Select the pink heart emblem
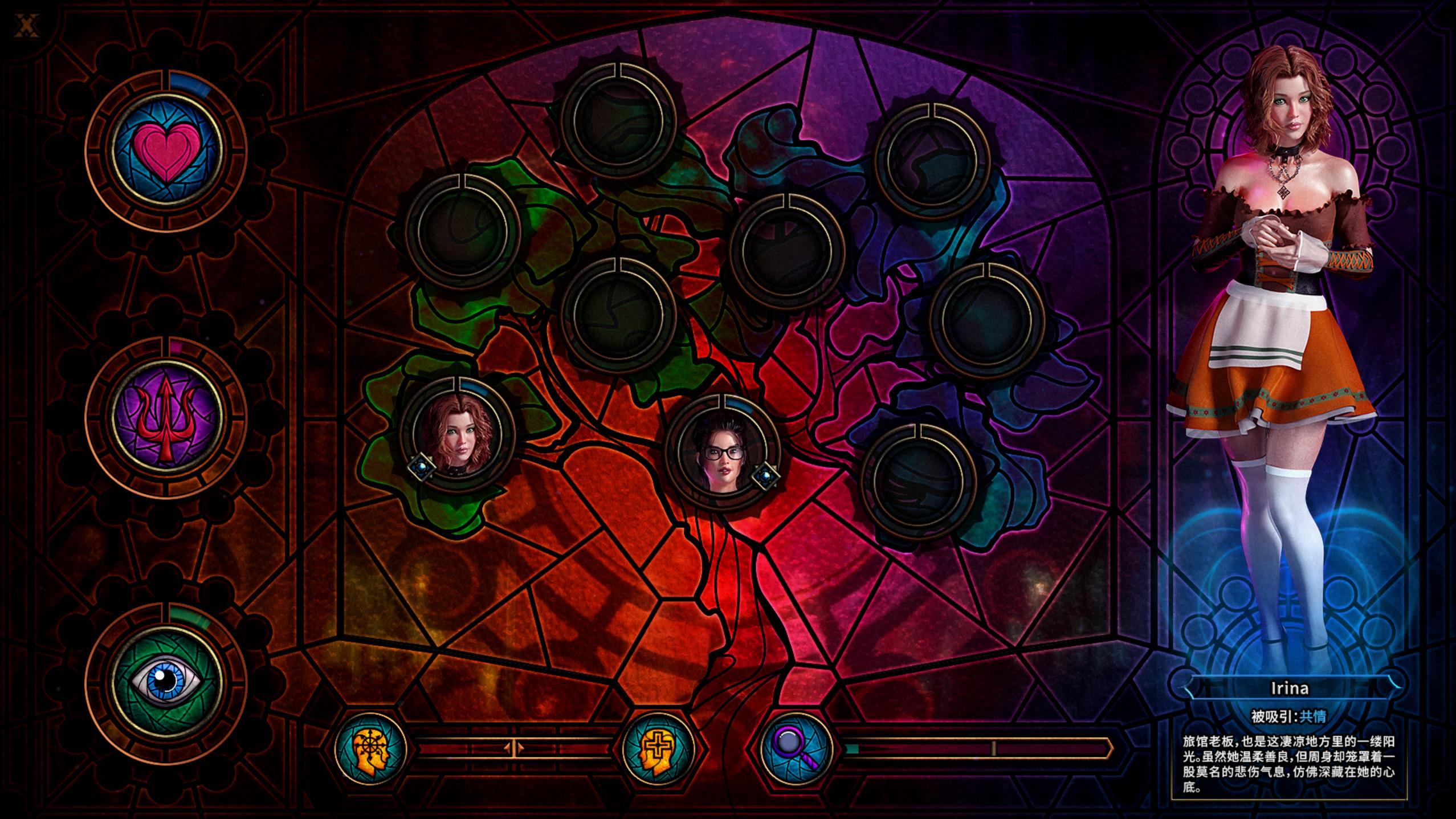Viewport: 1456px width, 819px height. tap(166, 152)
